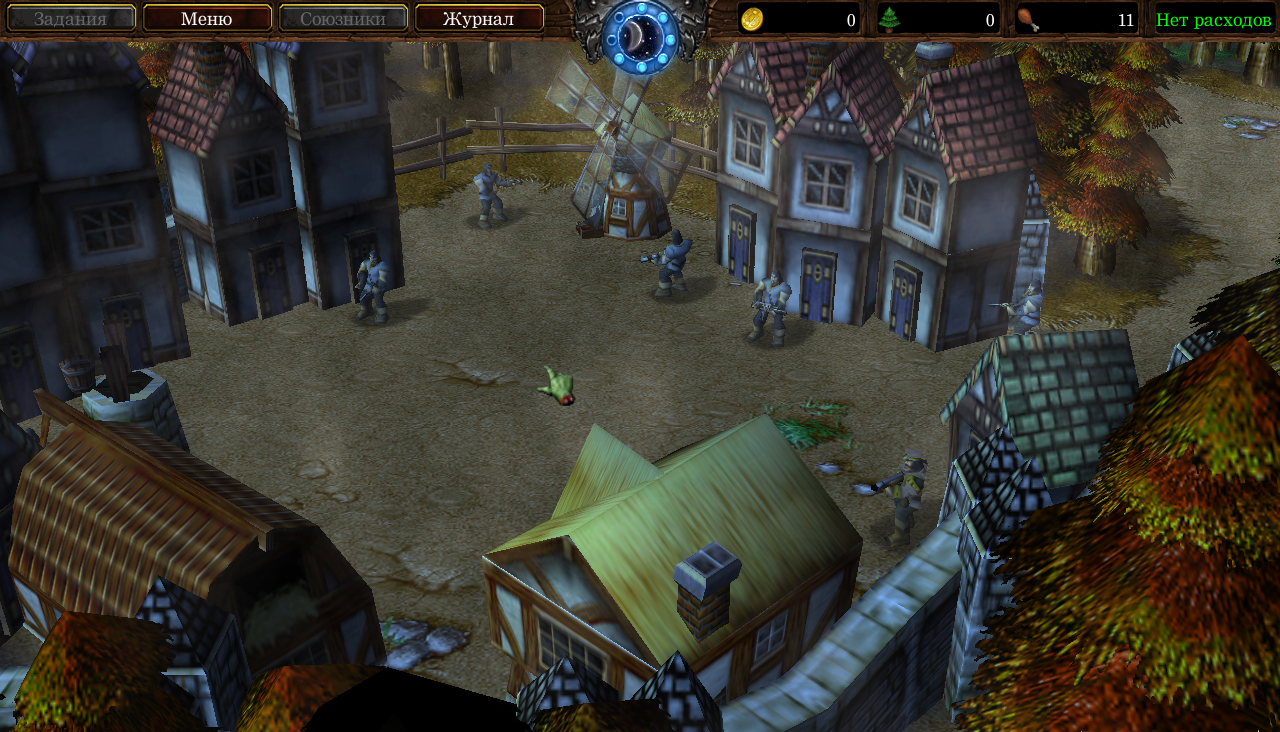This screenshot has width=1280, height=732.
Task: Click the moon day-night clock
Action: [x=640, y=36]
